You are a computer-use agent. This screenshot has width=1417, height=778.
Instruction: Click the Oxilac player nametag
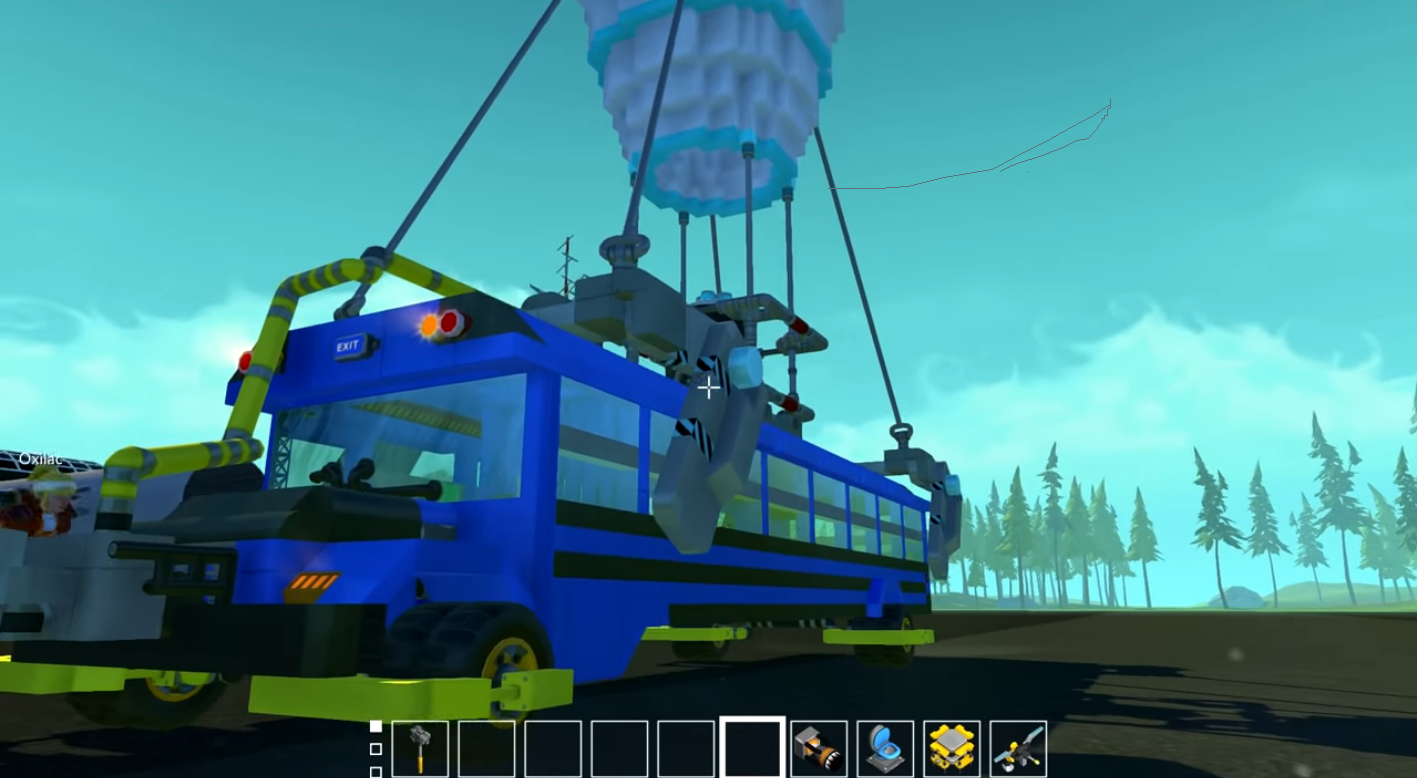point(41,457)
